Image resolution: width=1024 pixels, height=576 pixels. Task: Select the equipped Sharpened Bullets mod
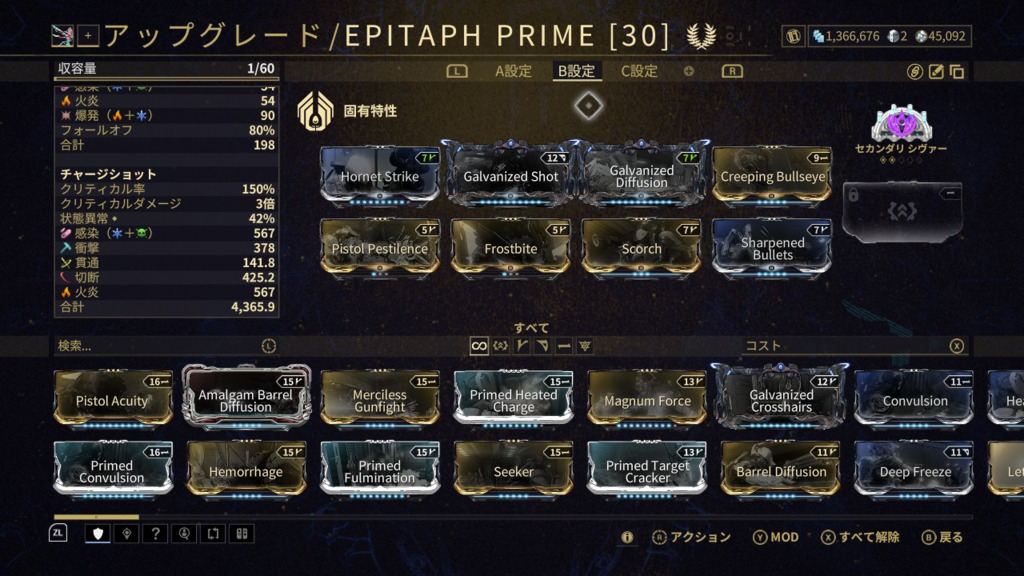tap(772, 248)
